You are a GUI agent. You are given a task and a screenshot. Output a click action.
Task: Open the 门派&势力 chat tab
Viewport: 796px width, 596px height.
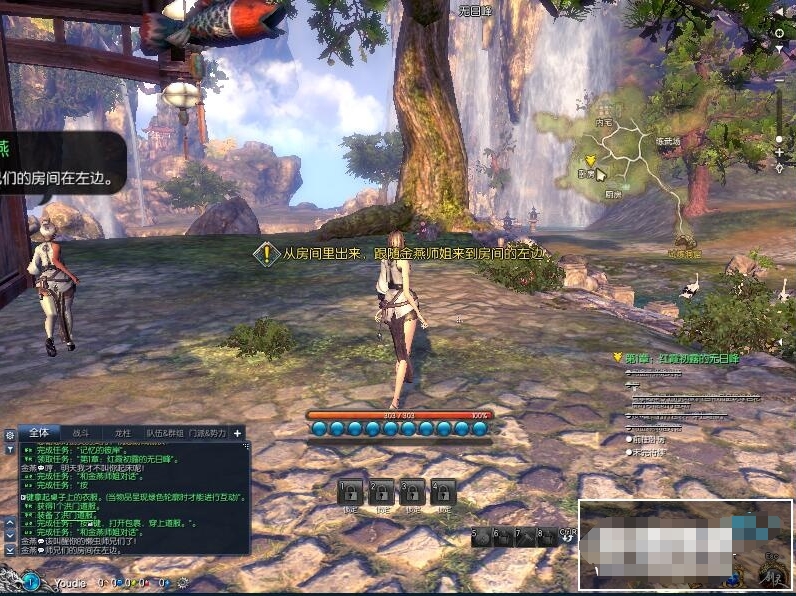click(208, 433)
